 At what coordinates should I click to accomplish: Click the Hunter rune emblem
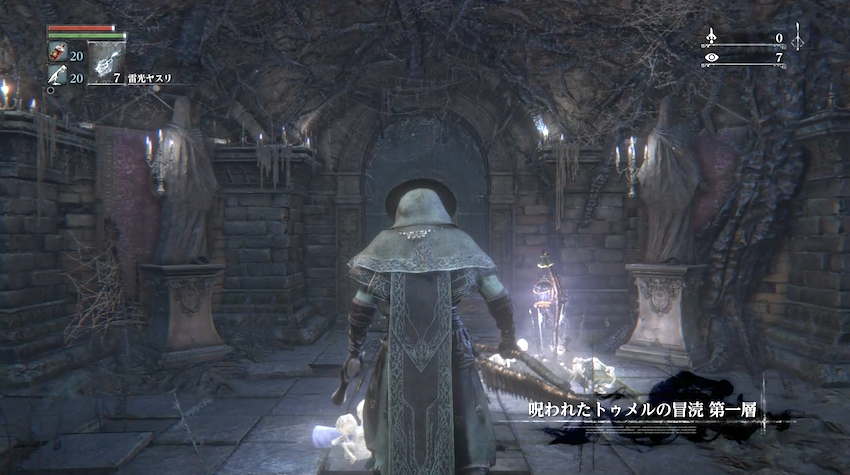tap(797, 38)
